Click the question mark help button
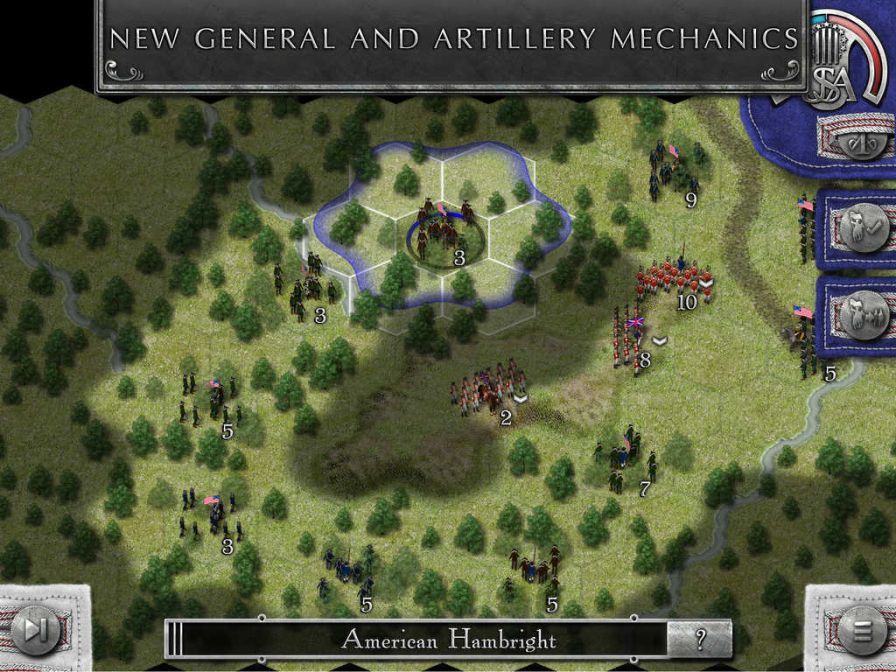Screen dimensions: 896x672 tap(699, 639)
